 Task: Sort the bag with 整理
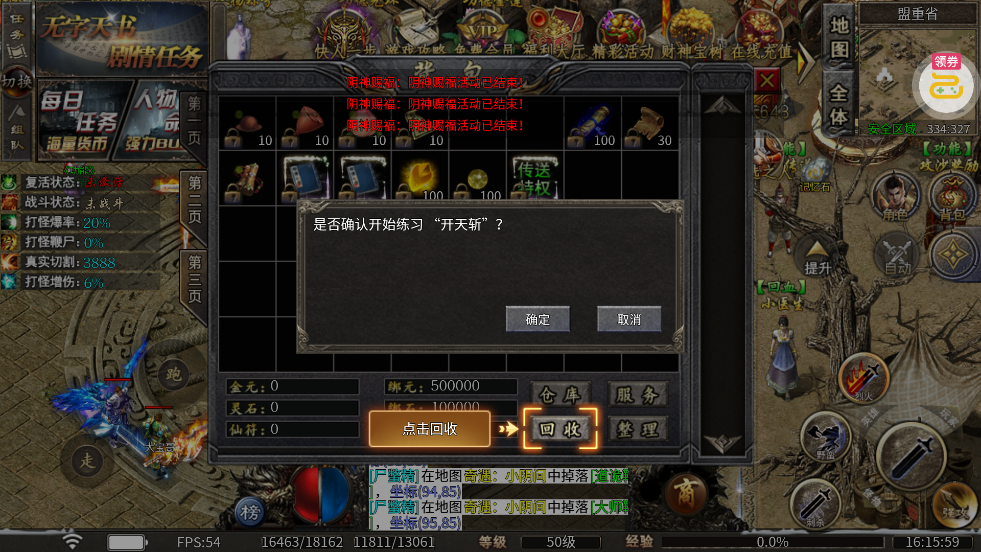(637, 429)
